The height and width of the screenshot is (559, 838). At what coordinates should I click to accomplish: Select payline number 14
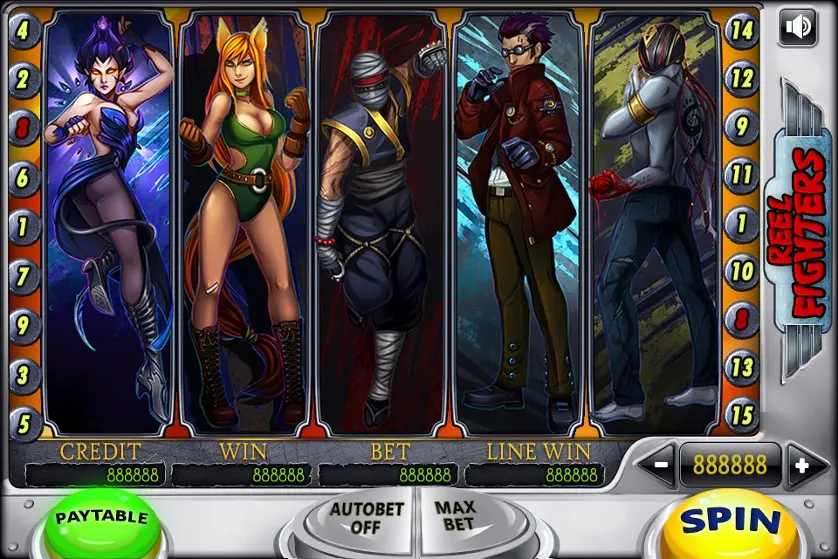point(741,29)
